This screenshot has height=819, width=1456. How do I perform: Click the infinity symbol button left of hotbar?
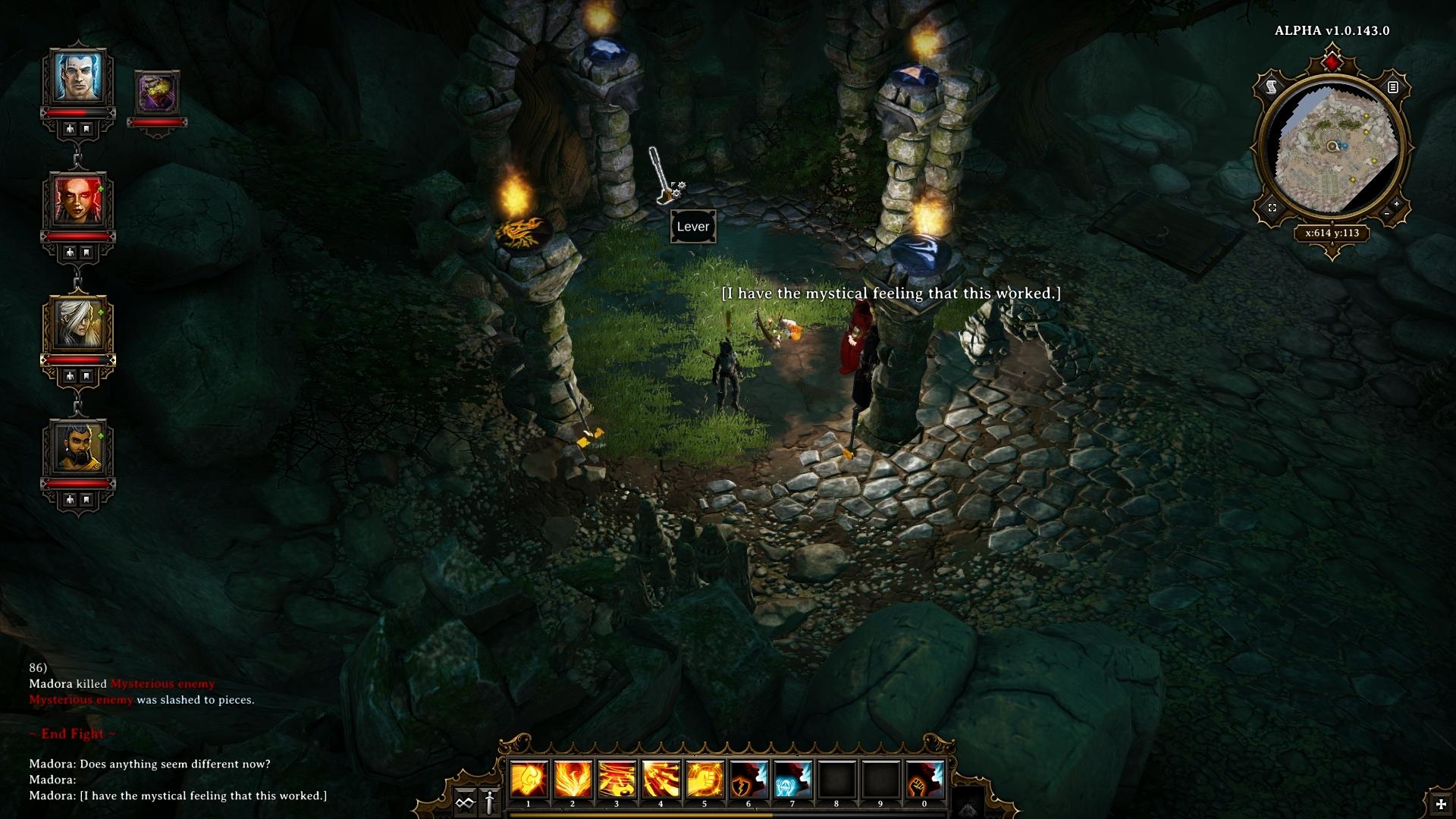(465, 802)
